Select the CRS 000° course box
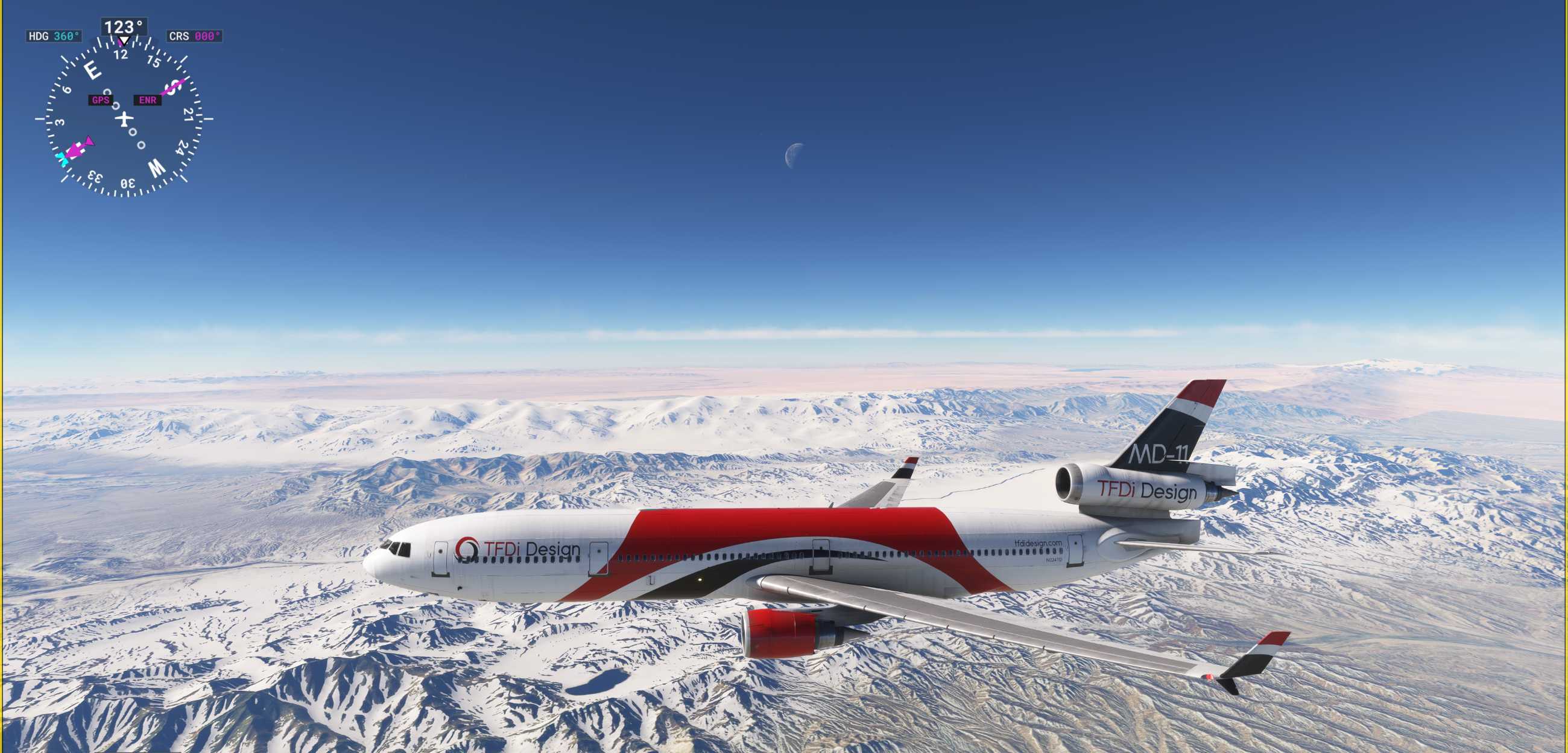This screenshot has height=753, width=1568. point(194,37)
